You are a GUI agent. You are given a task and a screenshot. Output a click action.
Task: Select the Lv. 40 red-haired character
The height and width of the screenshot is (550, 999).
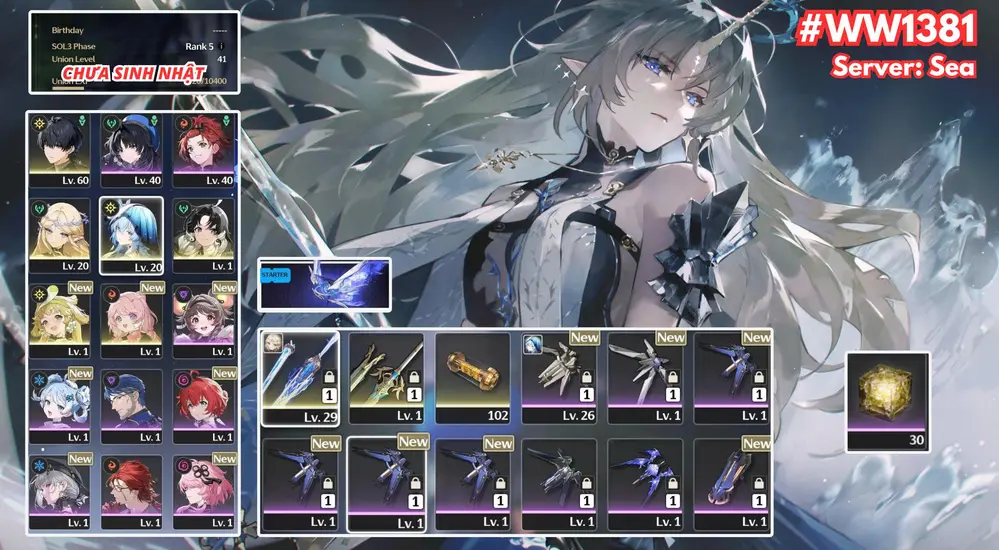click(x=204, y=150)
